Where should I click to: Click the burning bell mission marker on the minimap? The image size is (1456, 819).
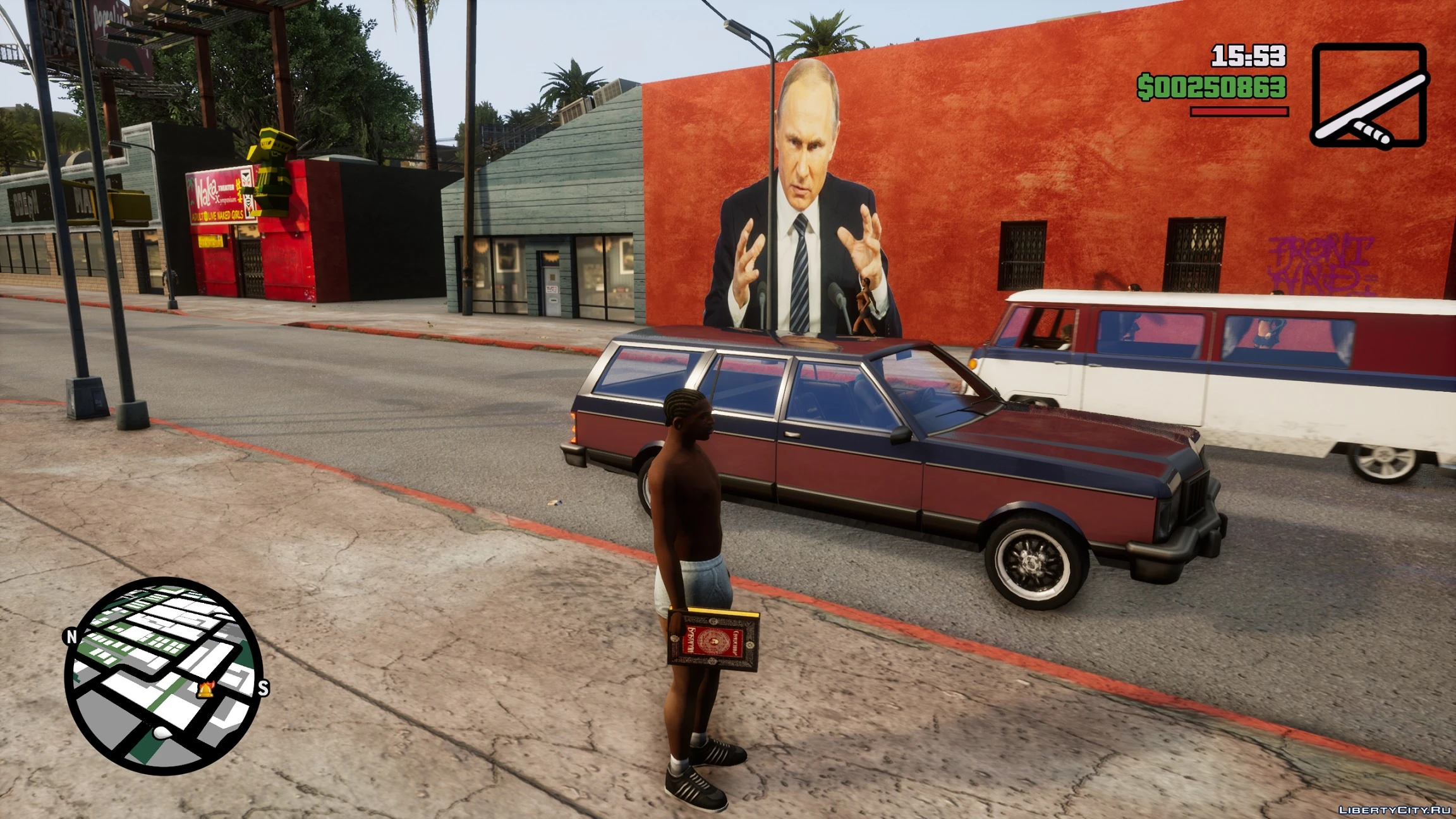[206, 689]
